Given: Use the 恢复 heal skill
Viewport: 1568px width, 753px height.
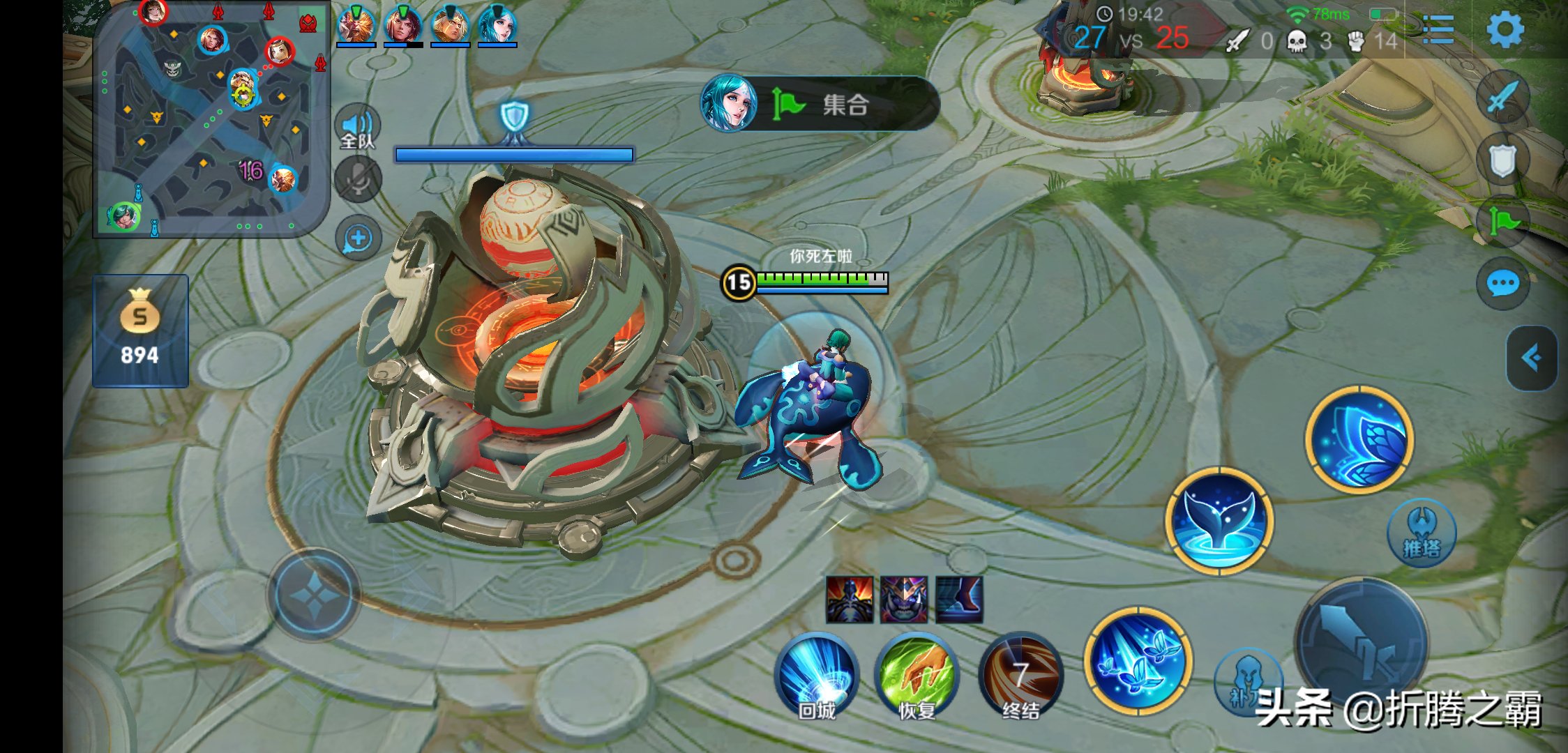Looking at the screenshot, I should click(917, 675).
